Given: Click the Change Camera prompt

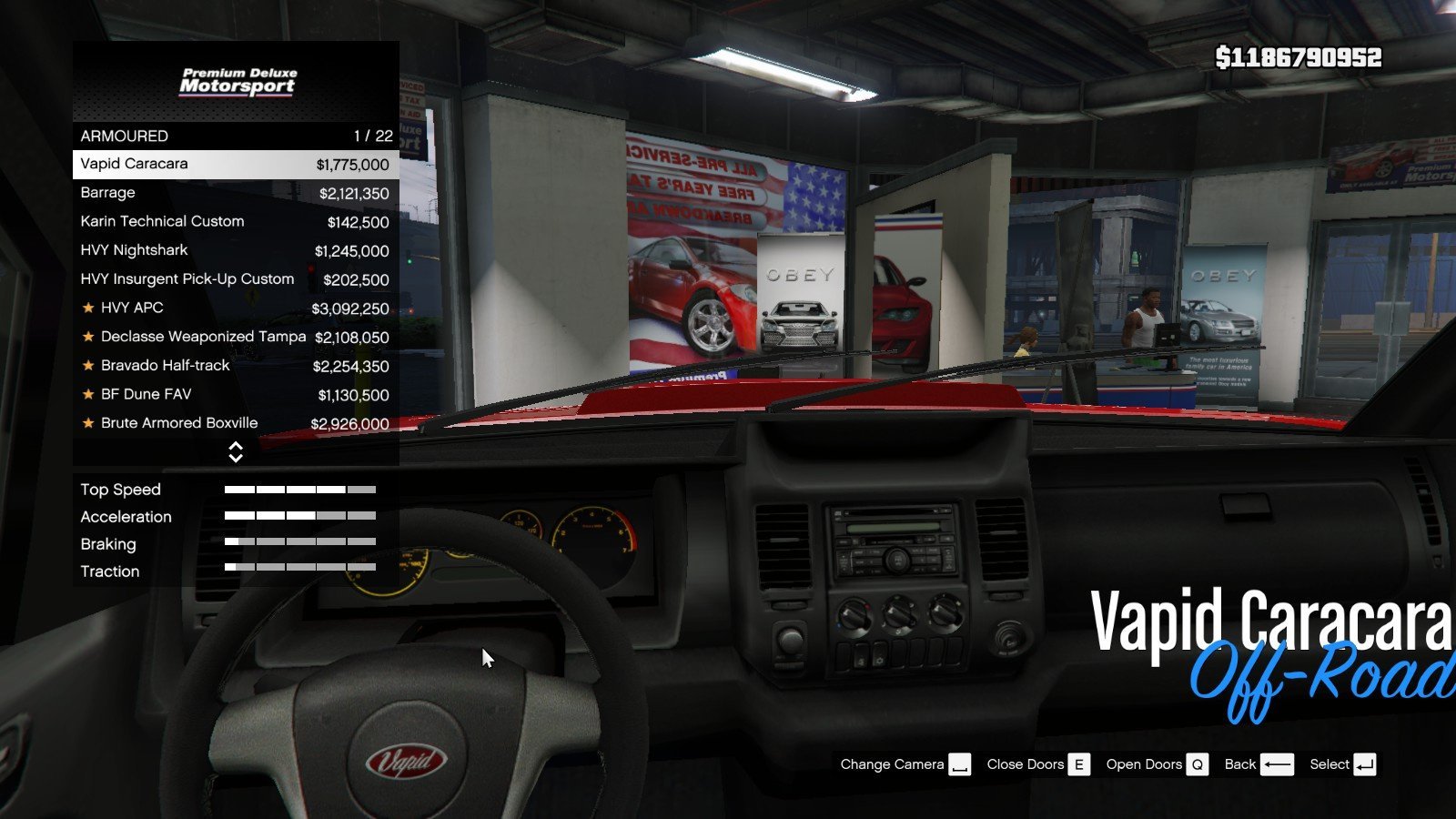Looking at the screenshot, I should (x=905, y=764).
